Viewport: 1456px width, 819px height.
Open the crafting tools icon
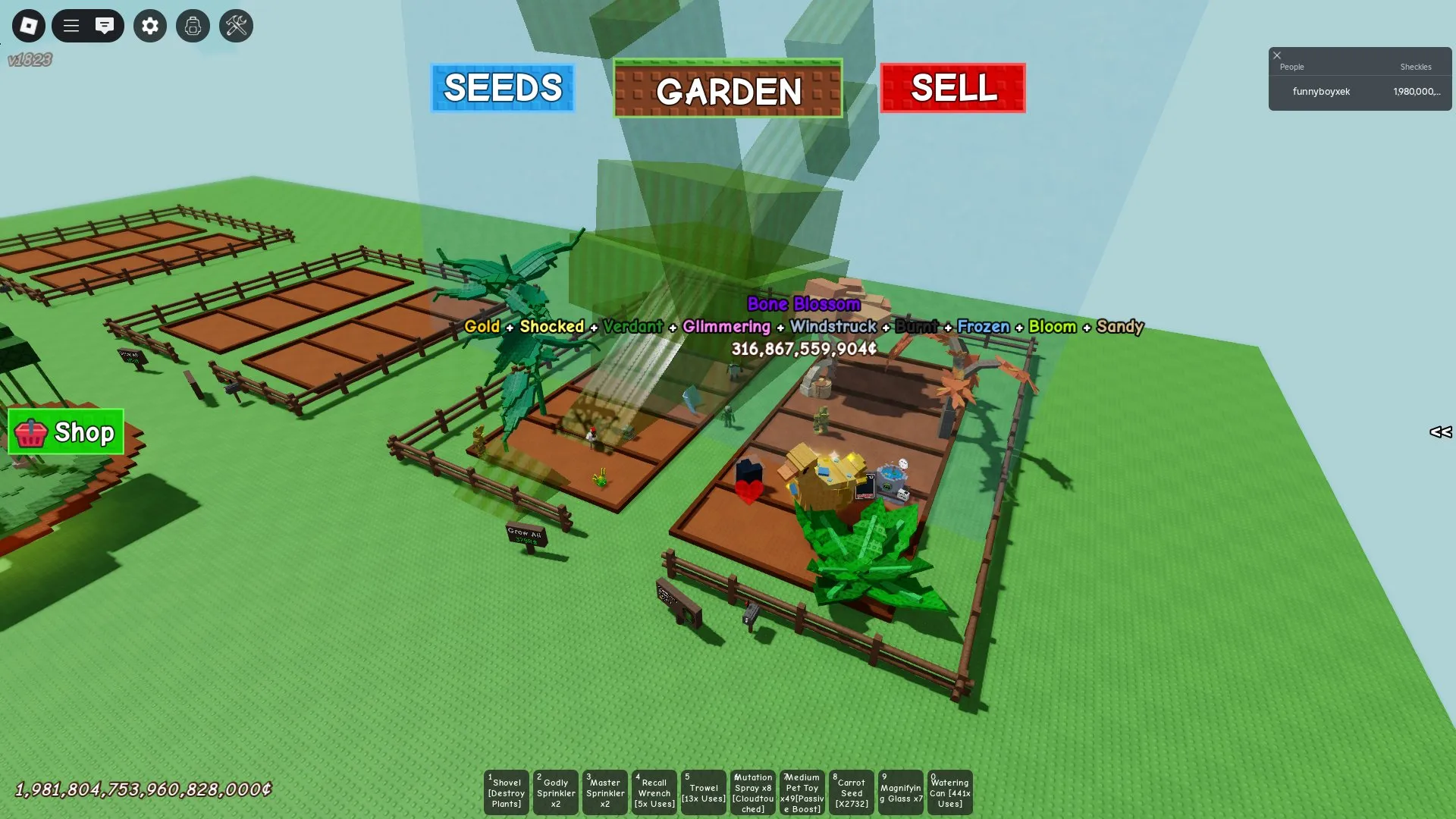[236, 25]
